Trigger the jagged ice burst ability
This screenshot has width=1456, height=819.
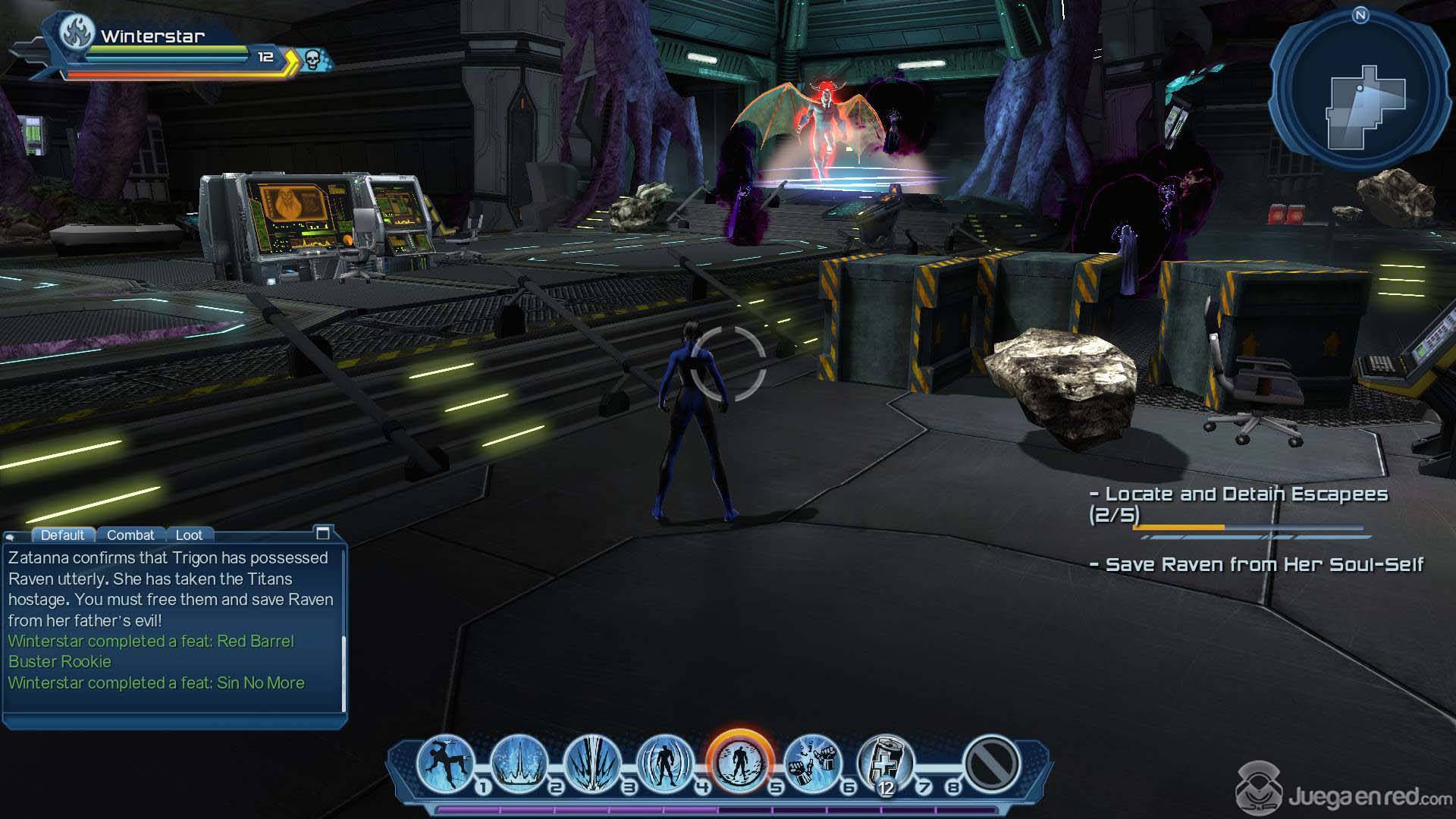(x=592, y=761)
